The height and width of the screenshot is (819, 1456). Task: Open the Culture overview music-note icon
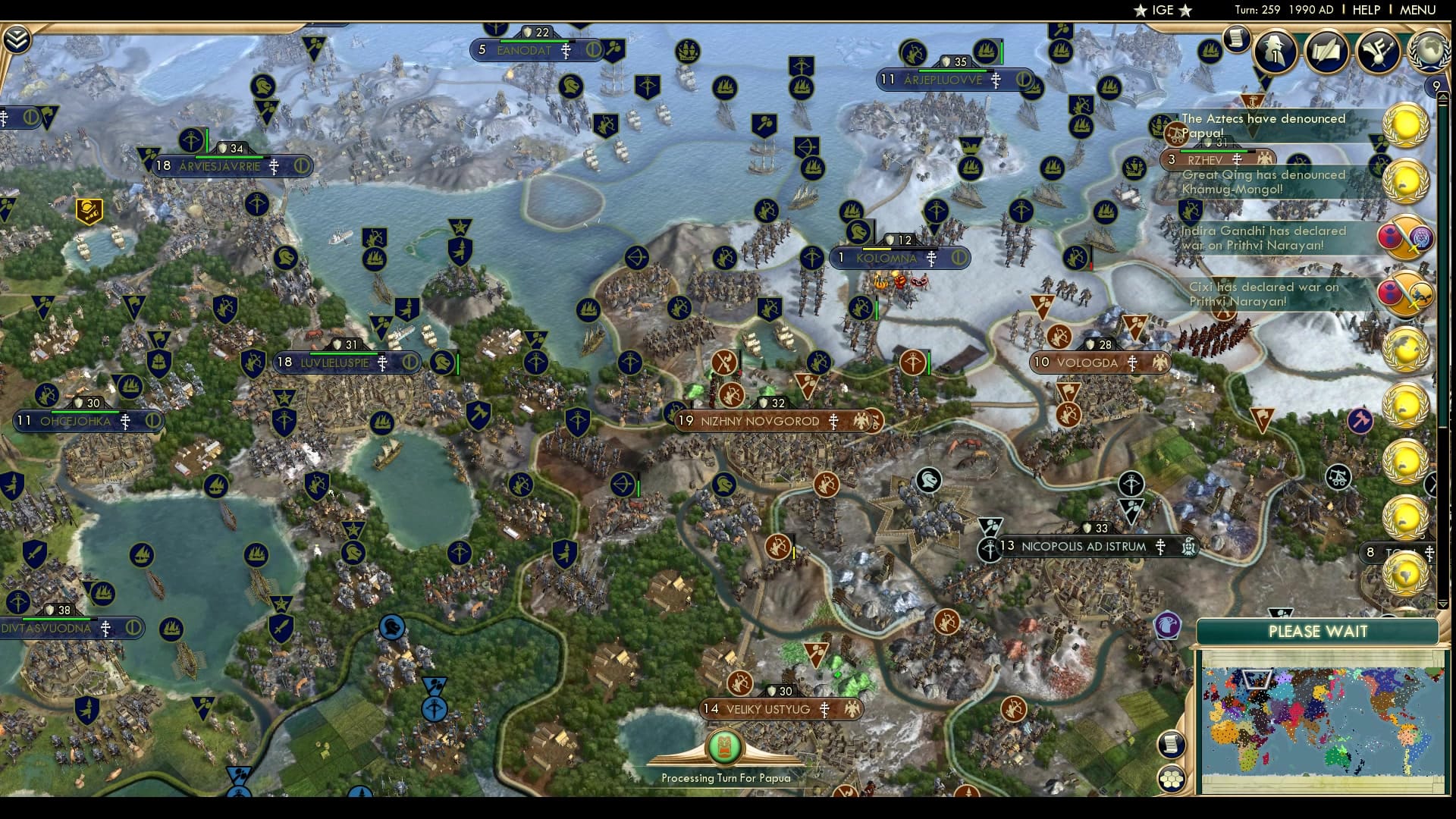coord(1379,51)
